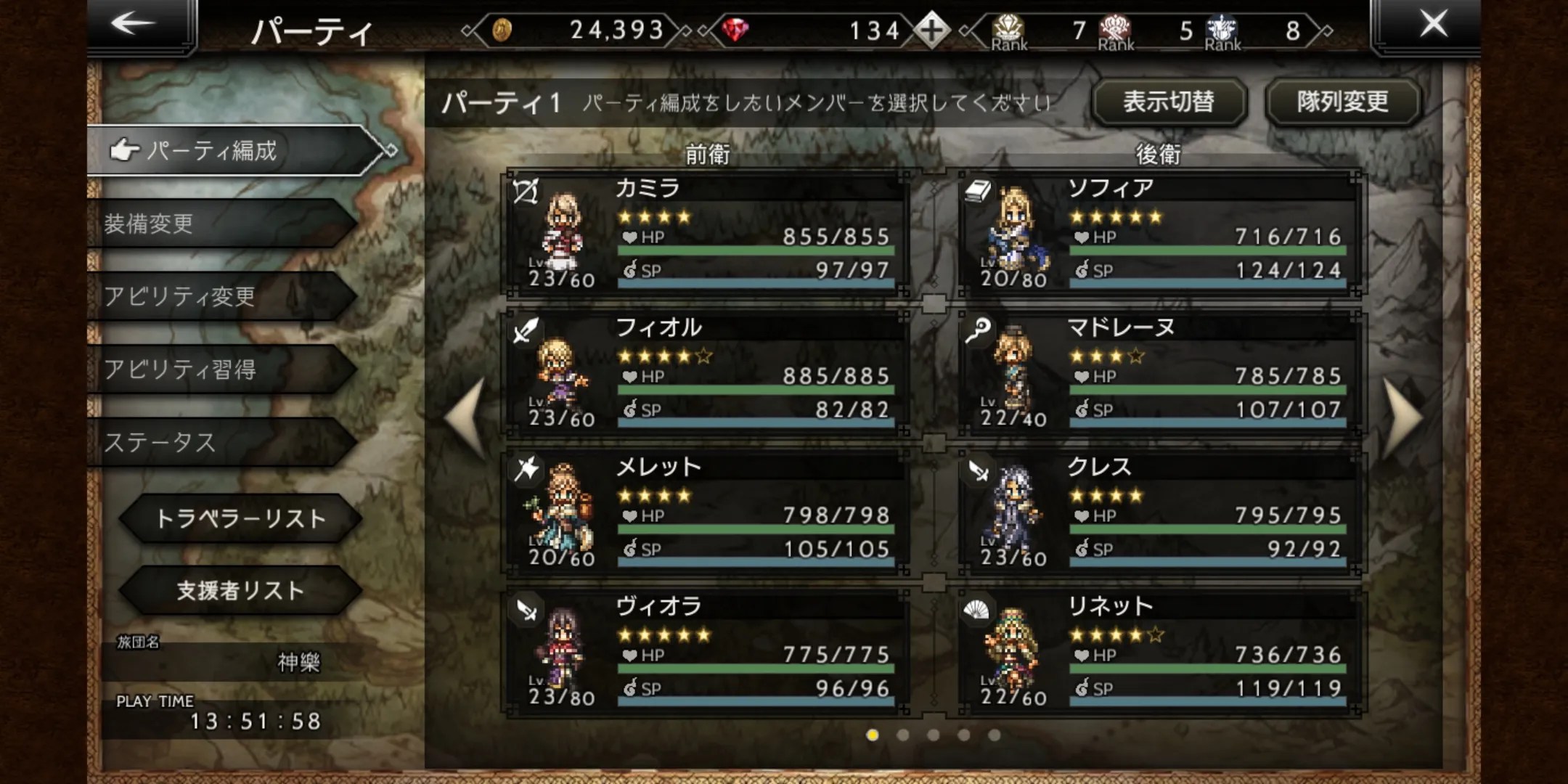The height and width of the screenshot is (784, 1568).
Task: Show the トラベラーリスト traveler list
Action: [240, 518]
